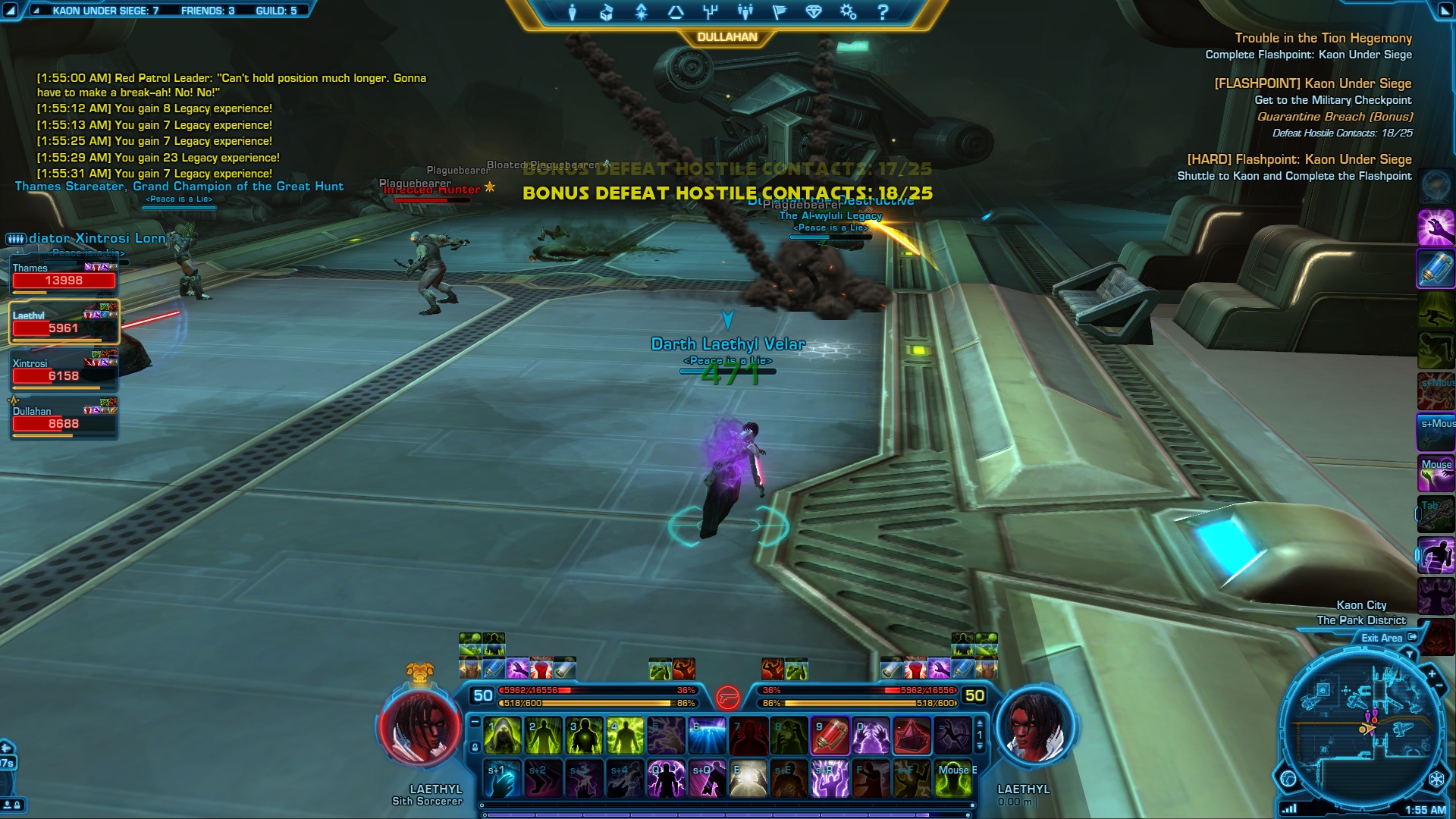Open the diamond-shaped Cartel Market icon
Viewport: 1456px width, 819px height.
[x=814, y=12]
